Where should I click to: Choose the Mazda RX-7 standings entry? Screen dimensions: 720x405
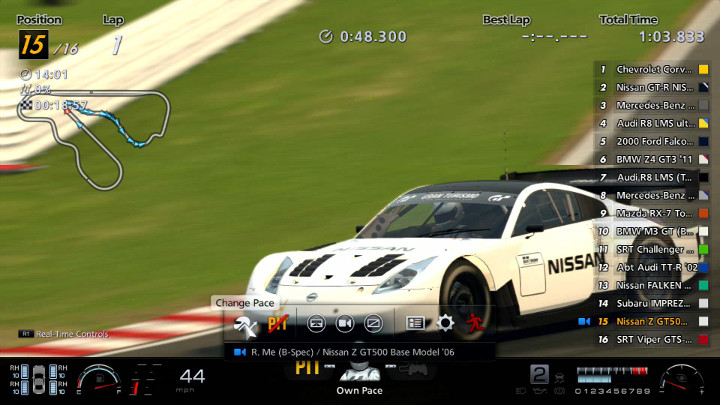(x=654, y=213)
